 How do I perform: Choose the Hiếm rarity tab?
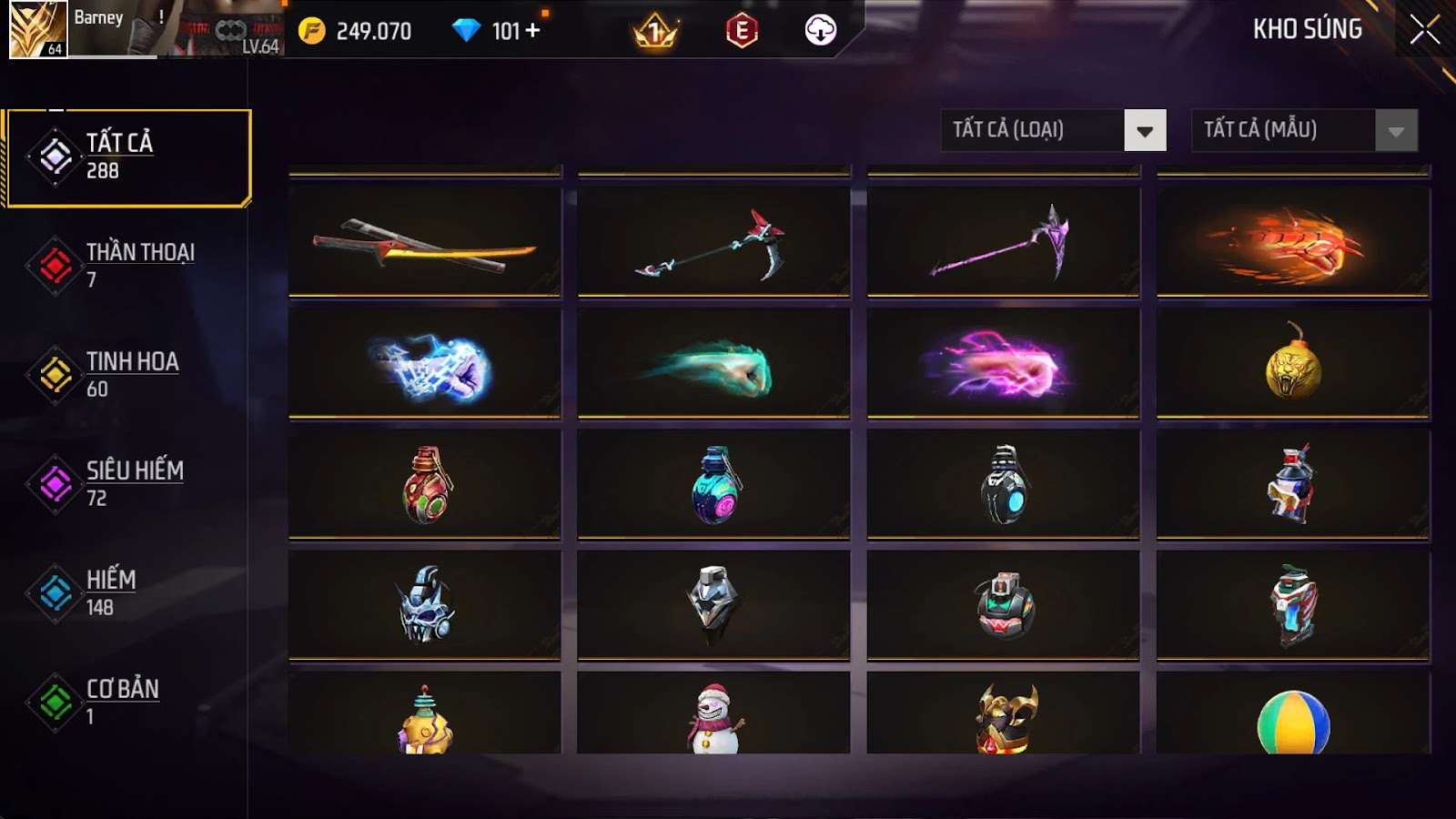click(x=127, y=593)
